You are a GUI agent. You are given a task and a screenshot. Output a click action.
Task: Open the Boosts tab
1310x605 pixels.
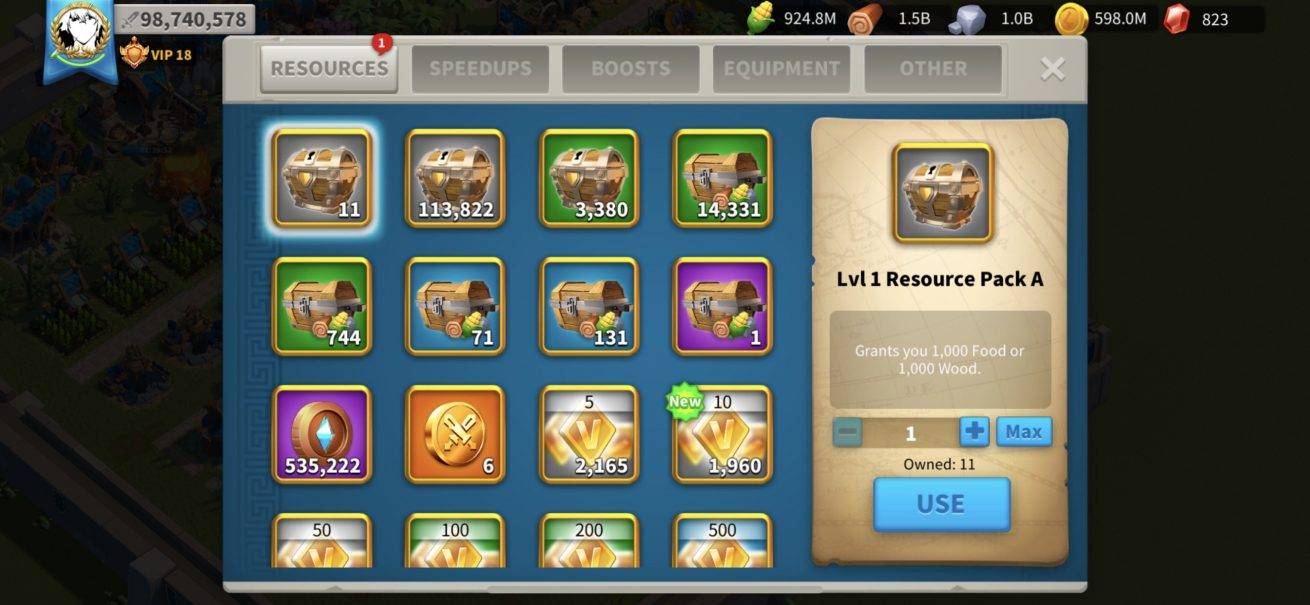point(630,69)
